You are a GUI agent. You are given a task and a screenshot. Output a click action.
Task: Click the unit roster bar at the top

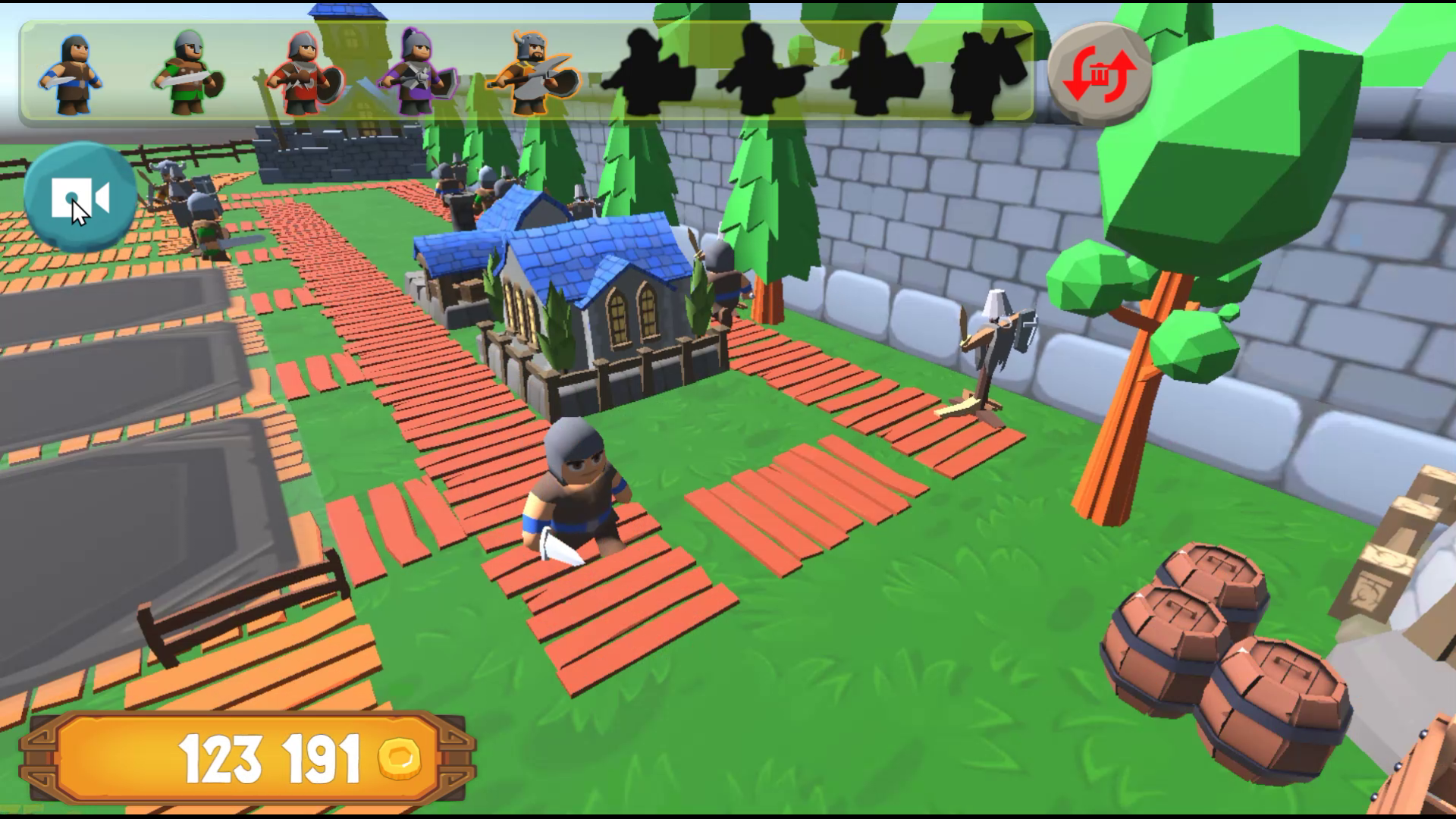[x=523, y=72]
